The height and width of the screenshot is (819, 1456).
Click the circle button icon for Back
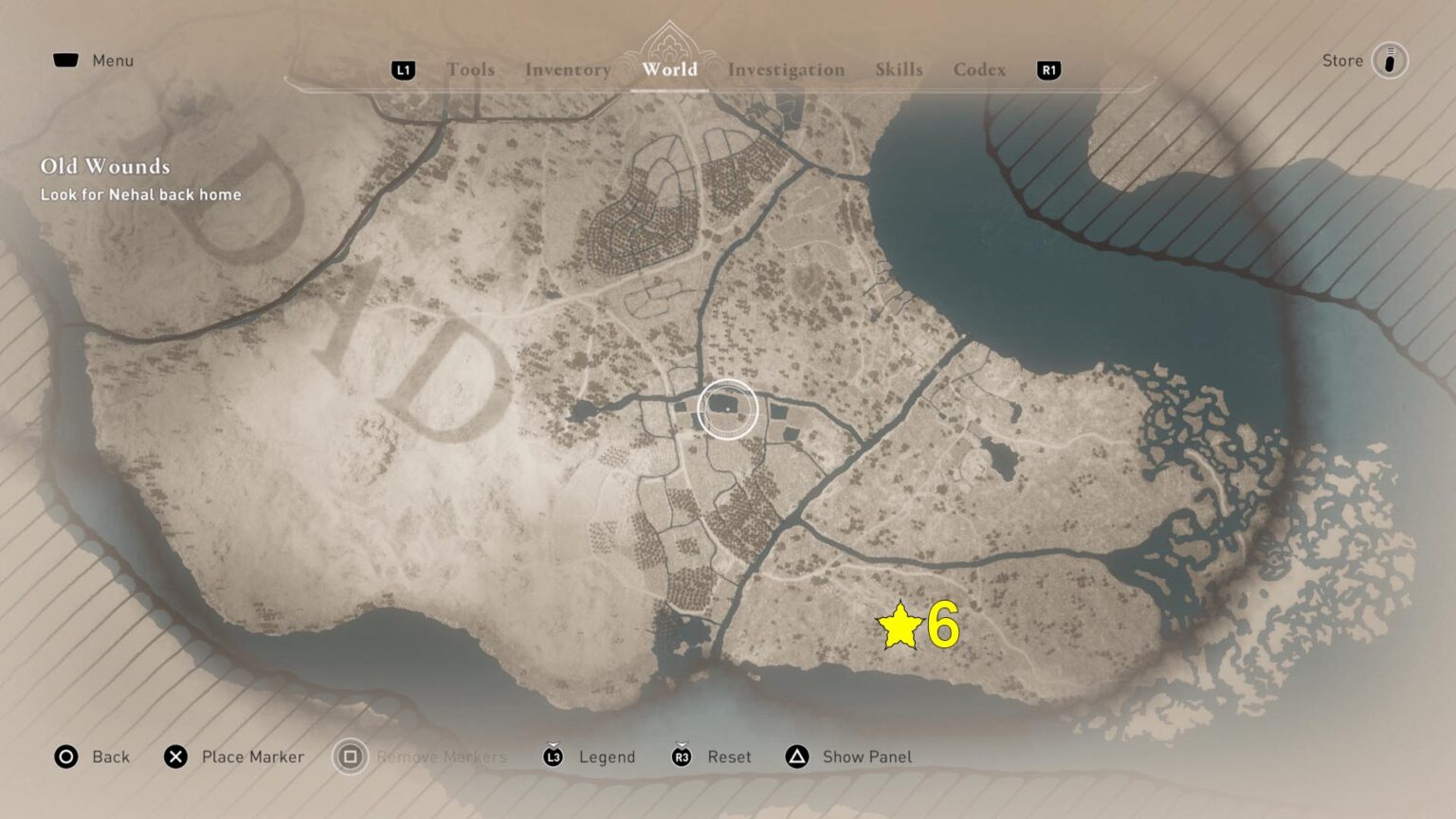tap(65, 756)
